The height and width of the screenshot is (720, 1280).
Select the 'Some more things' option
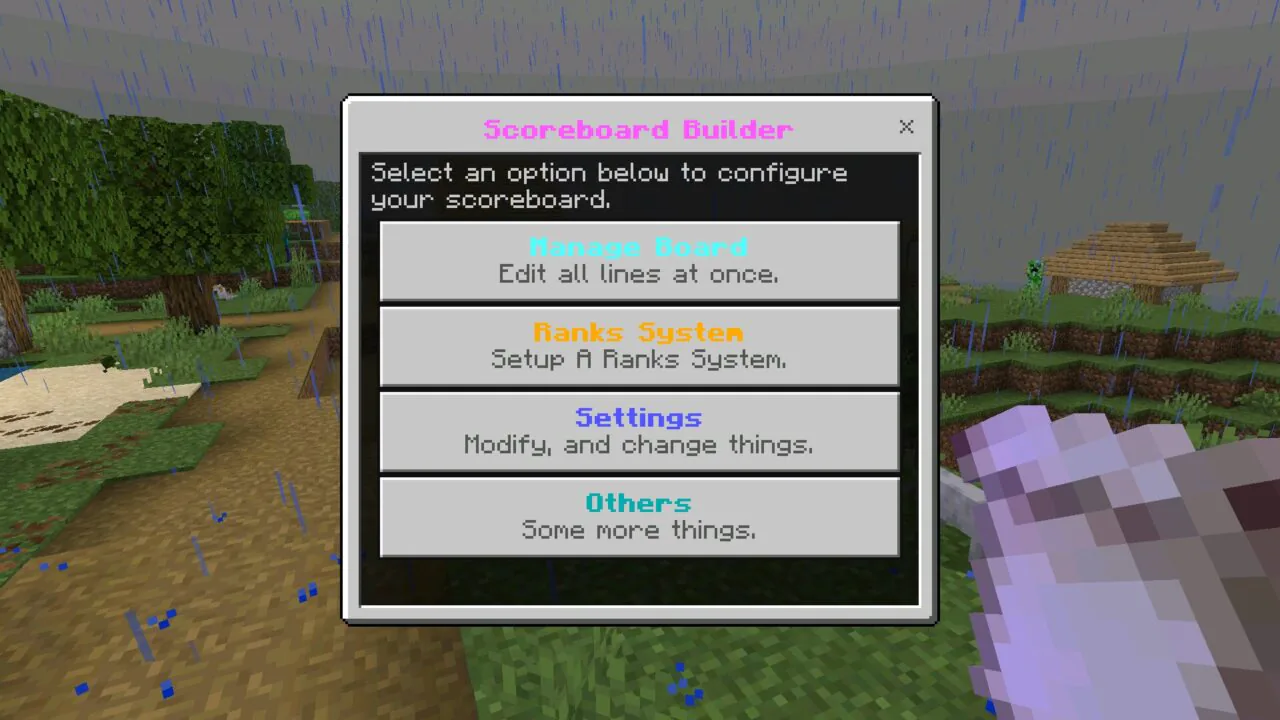pyautogui.click(x=639, y=530)
